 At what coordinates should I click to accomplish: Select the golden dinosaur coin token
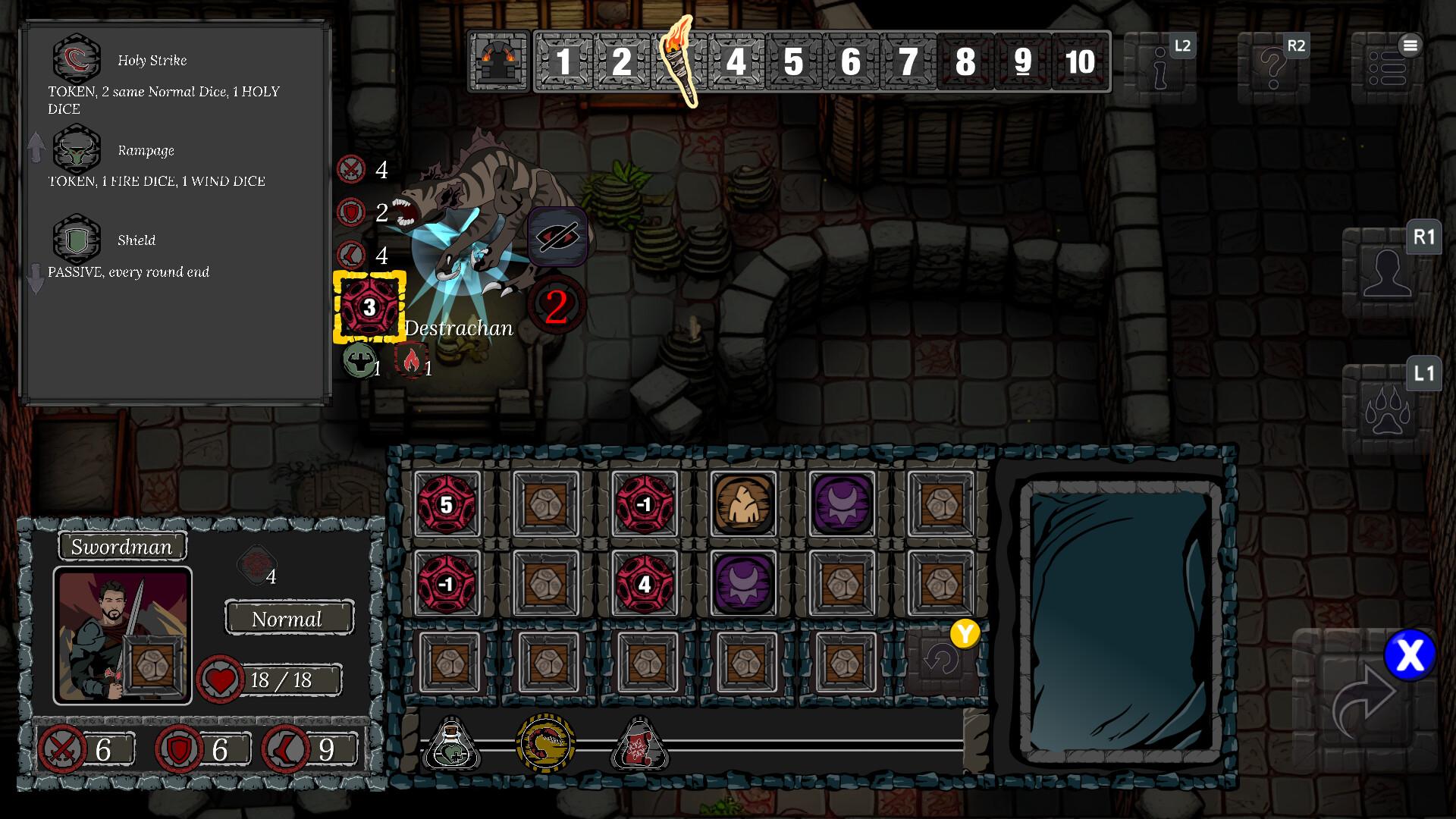(x=547, y=745)
